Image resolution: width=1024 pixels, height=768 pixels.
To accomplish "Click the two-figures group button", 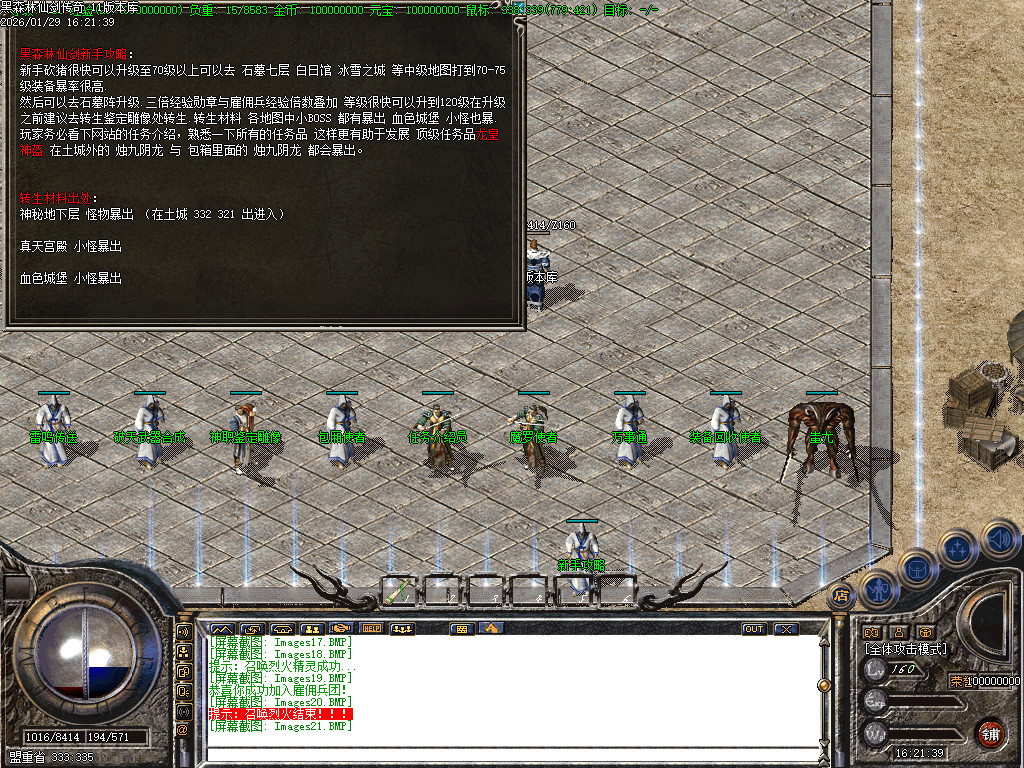I will [311, 629].
